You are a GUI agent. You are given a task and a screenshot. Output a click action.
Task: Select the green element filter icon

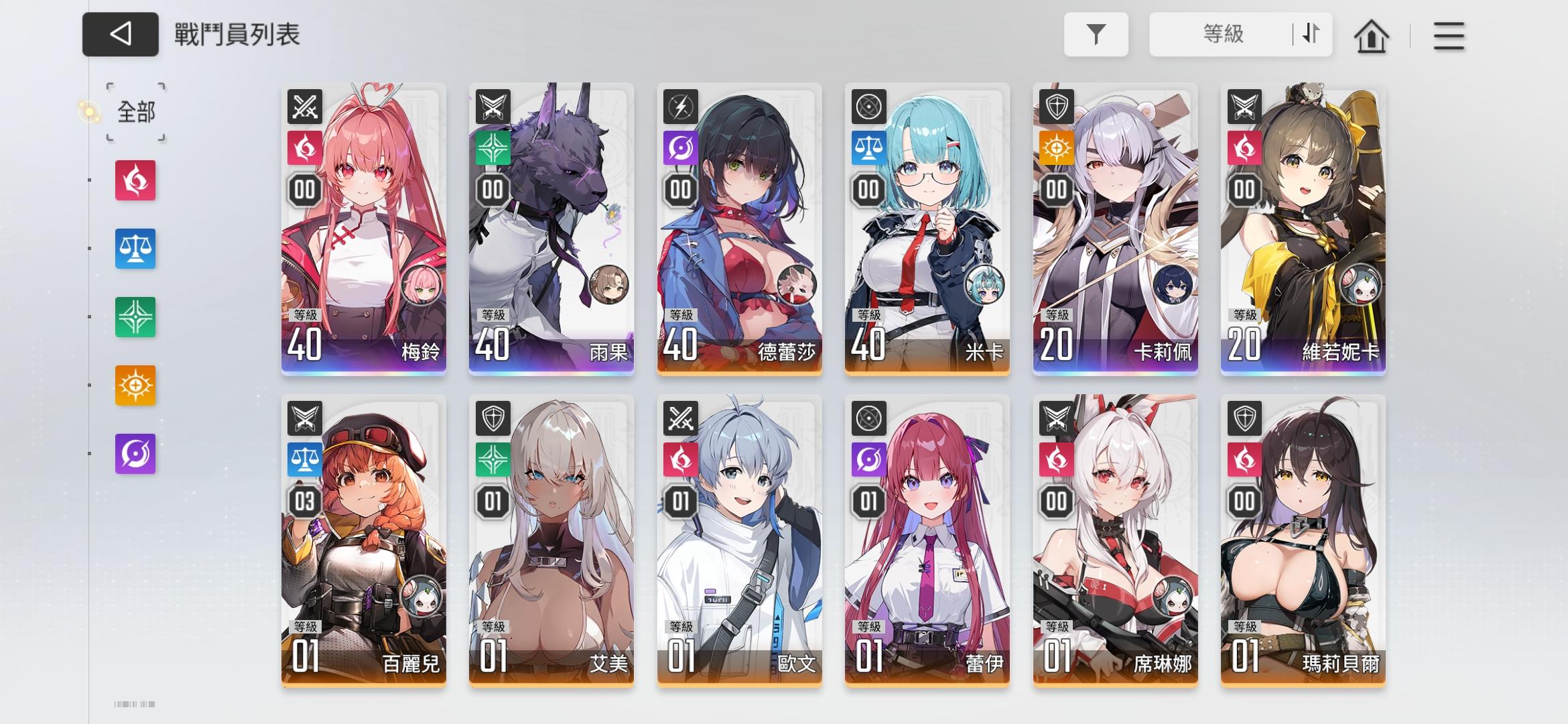135,316
